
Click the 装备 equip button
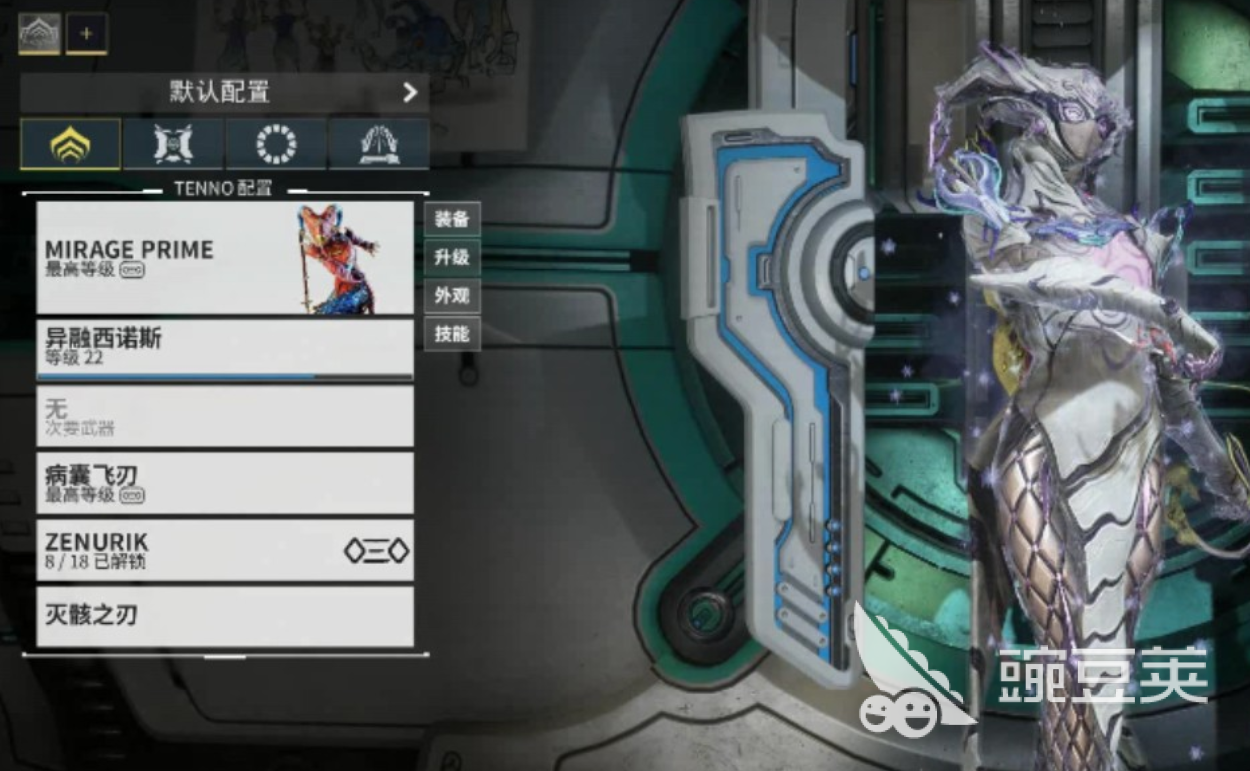[452, 219]
